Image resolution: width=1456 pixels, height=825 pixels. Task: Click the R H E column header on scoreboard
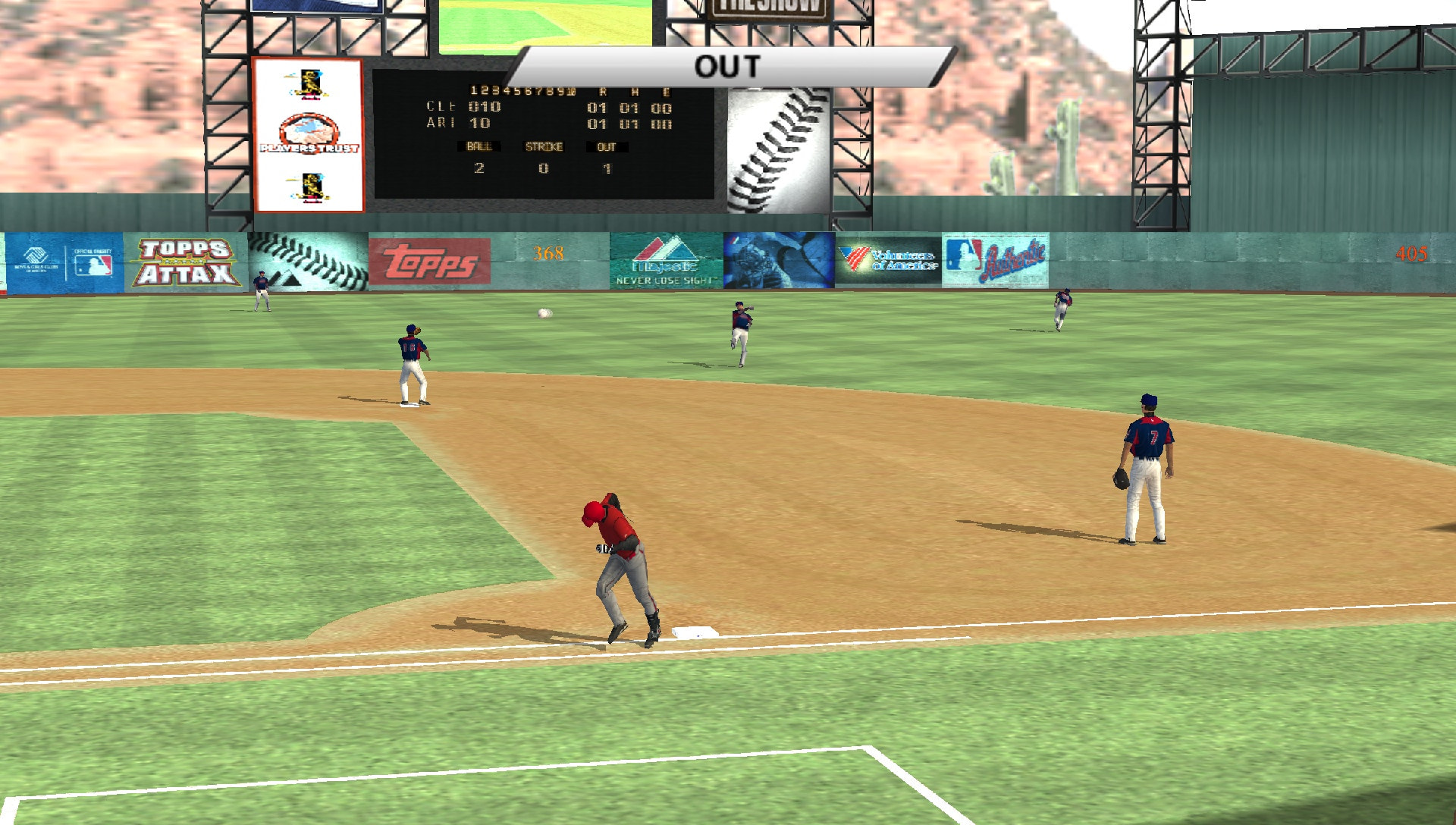(x=634, y=91)
